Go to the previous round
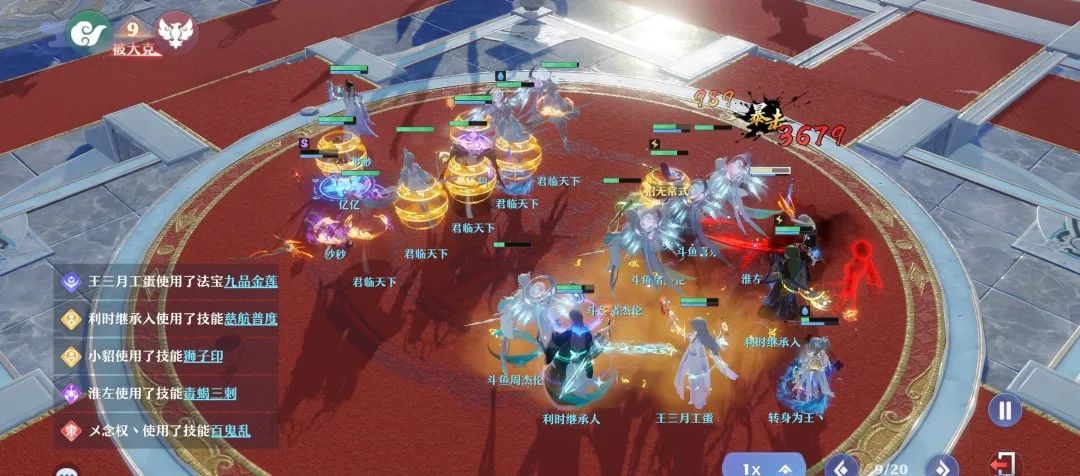The width and height of the screenshot is (1080, 476). pyautogui.click(x=843, y=466)
